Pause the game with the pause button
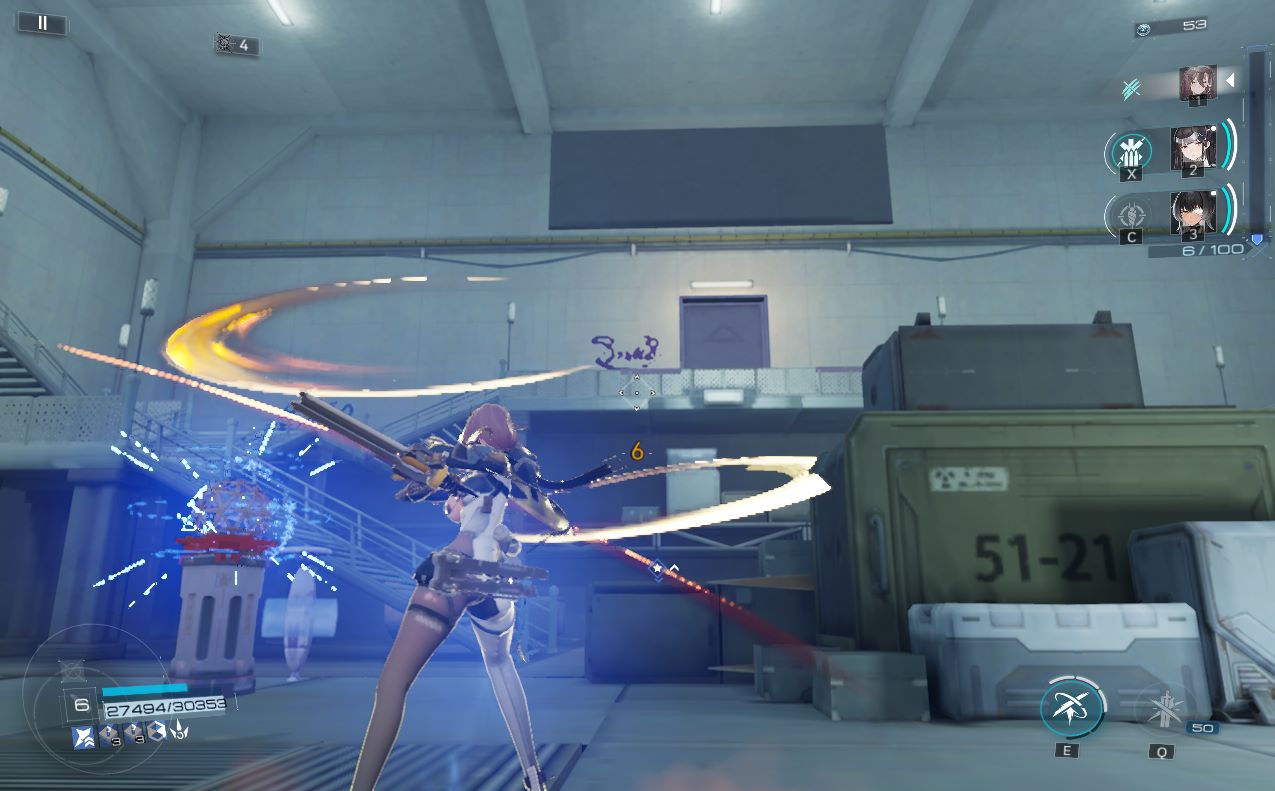The height and width of the screenshot is (791, 1275). (x=42, y=22)
